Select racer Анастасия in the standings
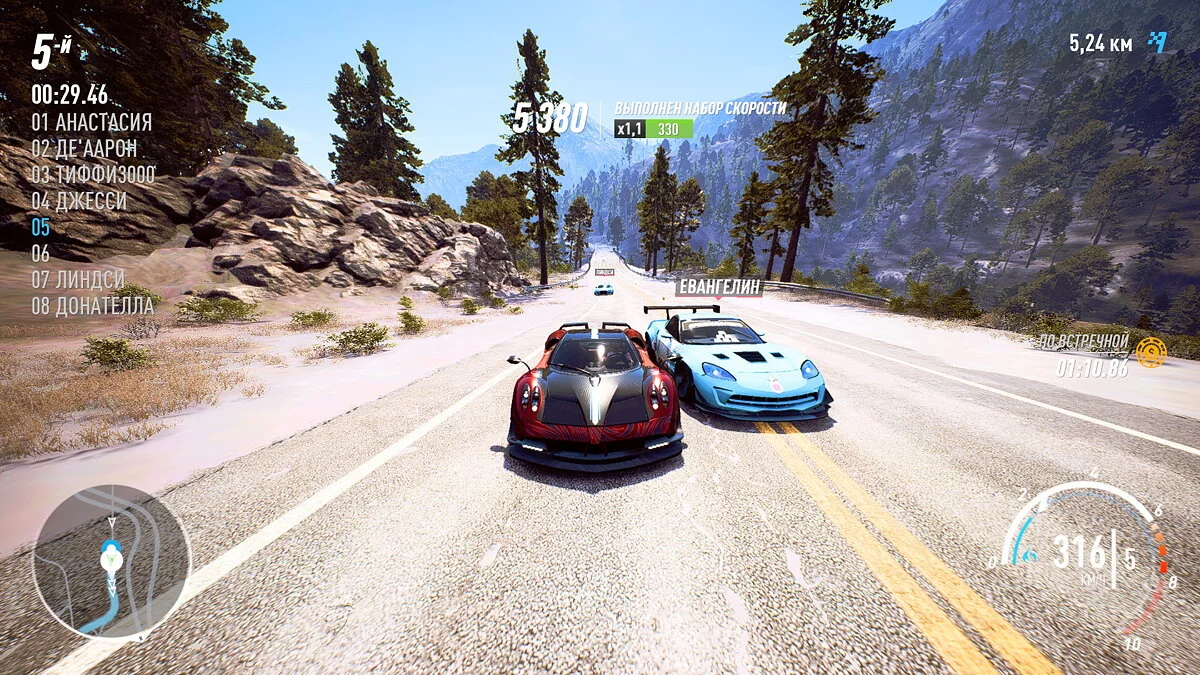The height and width of the screenshot is (675, 1200). [x=91, y=123]
